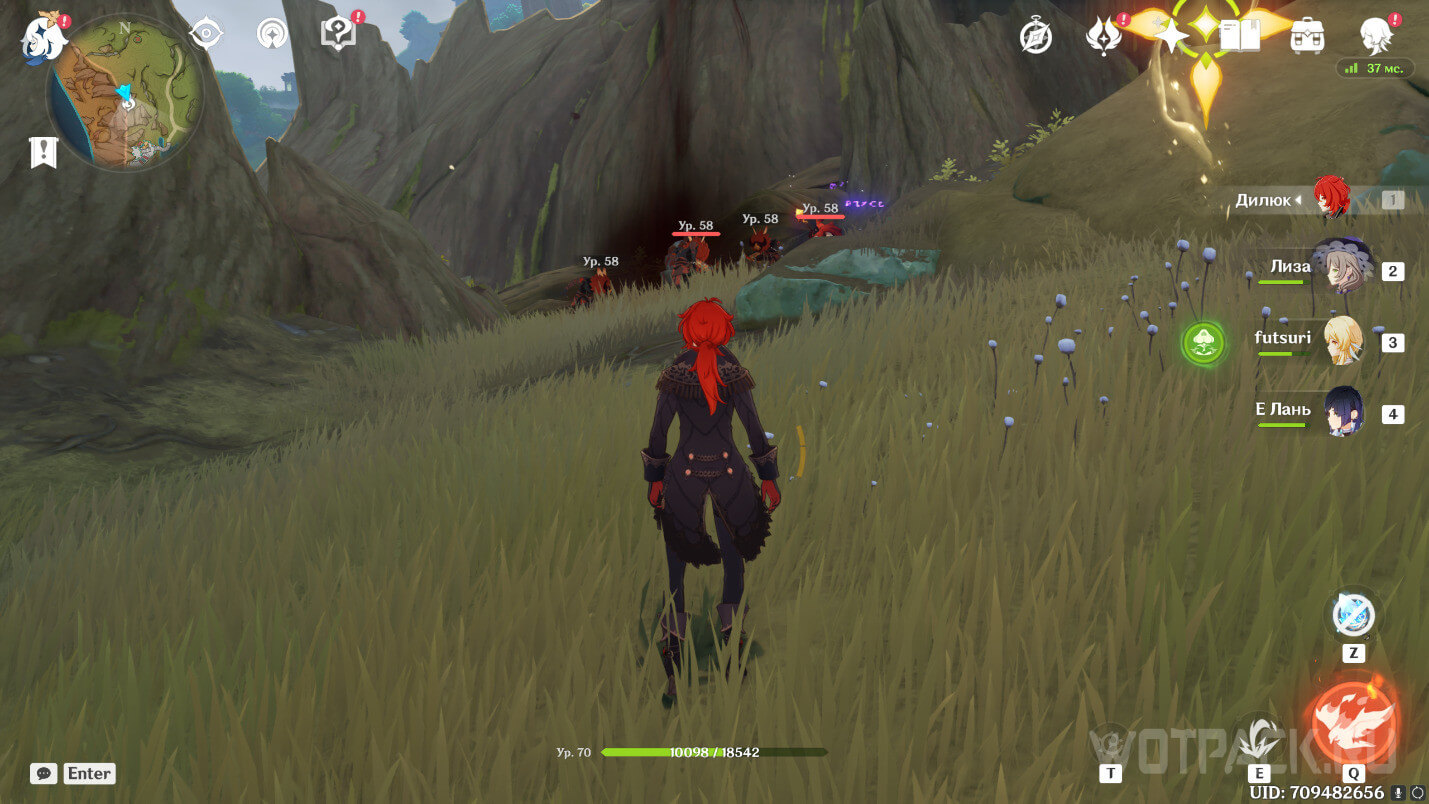The width and height of the screenshot is (1429, 804).
Task: Open the character screen icon
Action: click(x=1377, y=34)
